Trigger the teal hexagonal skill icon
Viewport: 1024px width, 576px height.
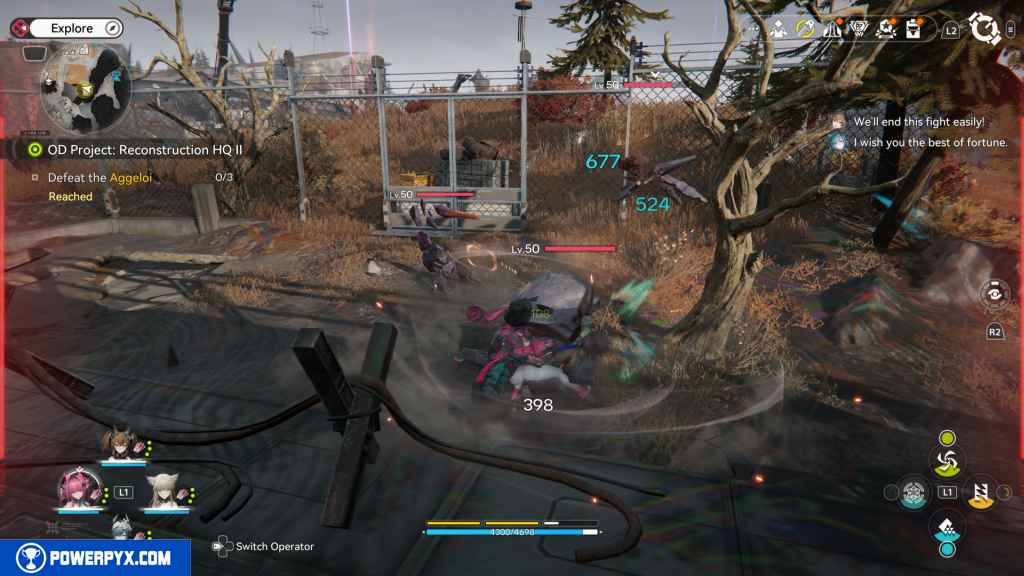click(911, 492)
